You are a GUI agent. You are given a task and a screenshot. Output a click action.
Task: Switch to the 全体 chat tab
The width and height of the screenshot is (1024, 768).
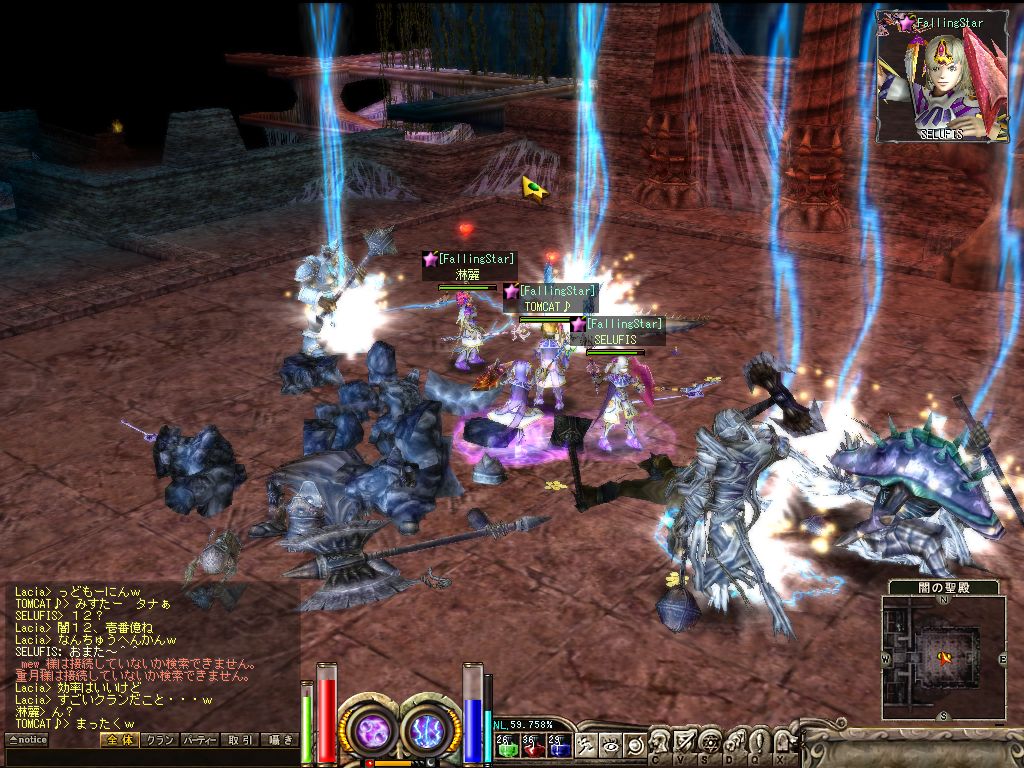tap(119, 740)
